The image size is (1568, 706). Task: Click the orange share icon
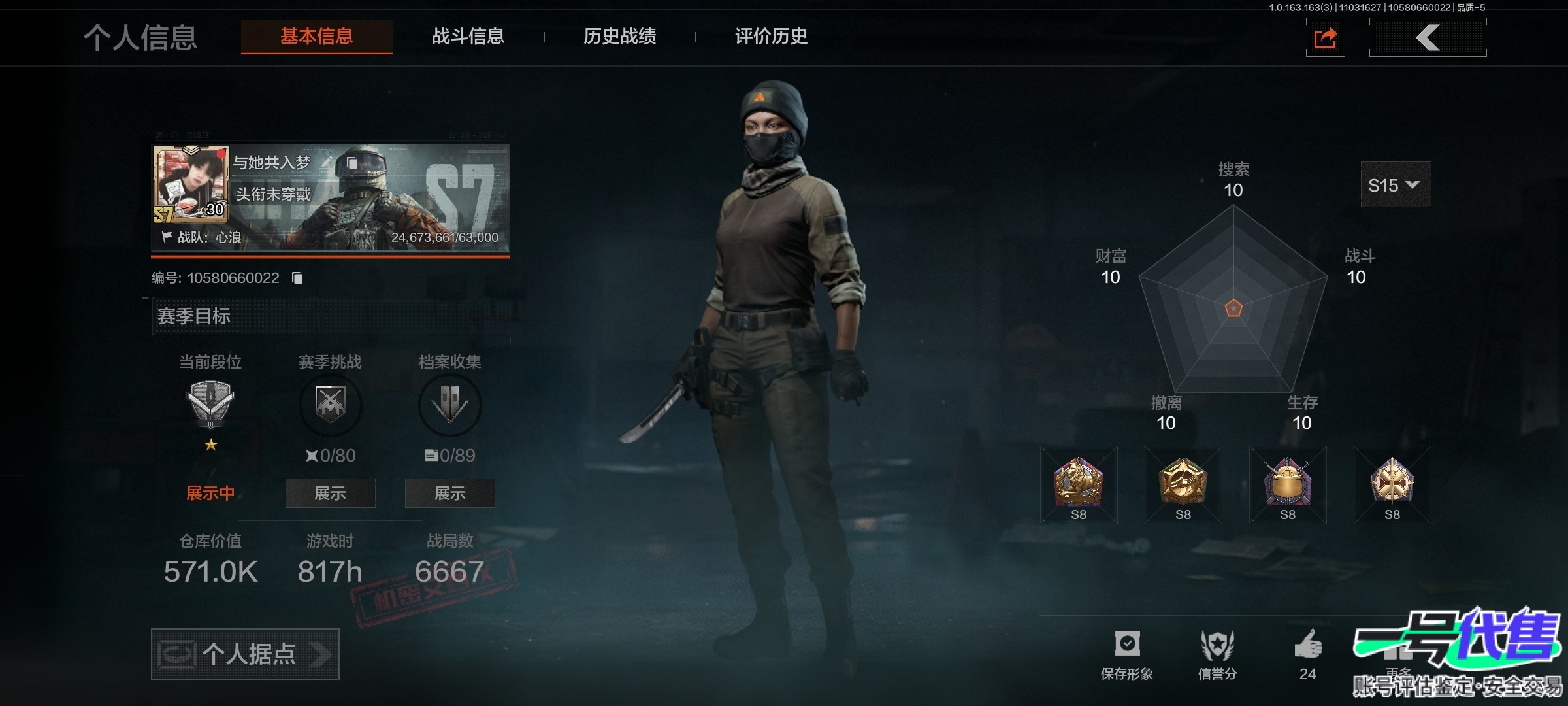[x=1325, y=38]
